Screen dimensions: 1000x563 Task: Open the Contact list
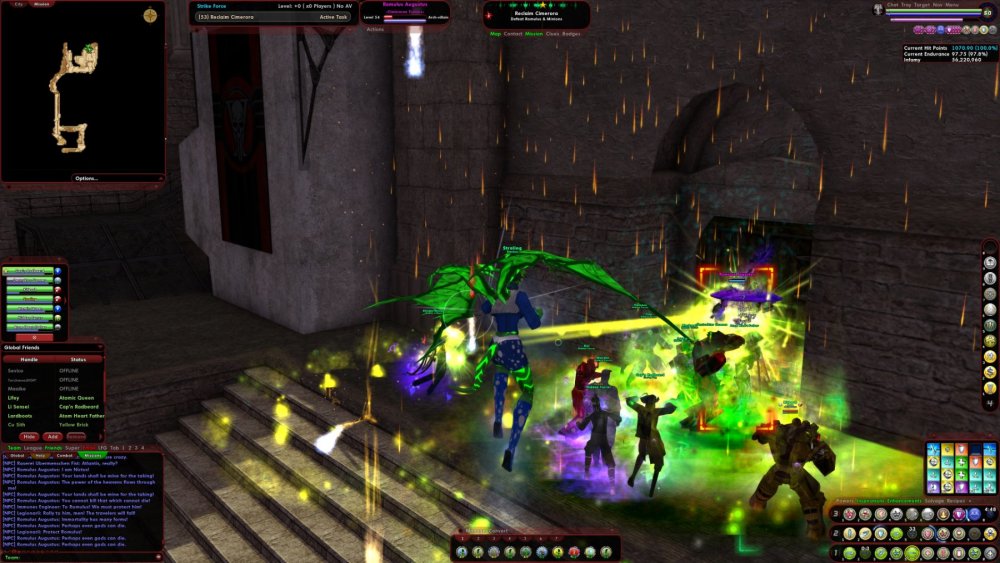pyautogui.click(x=513, y=34)
